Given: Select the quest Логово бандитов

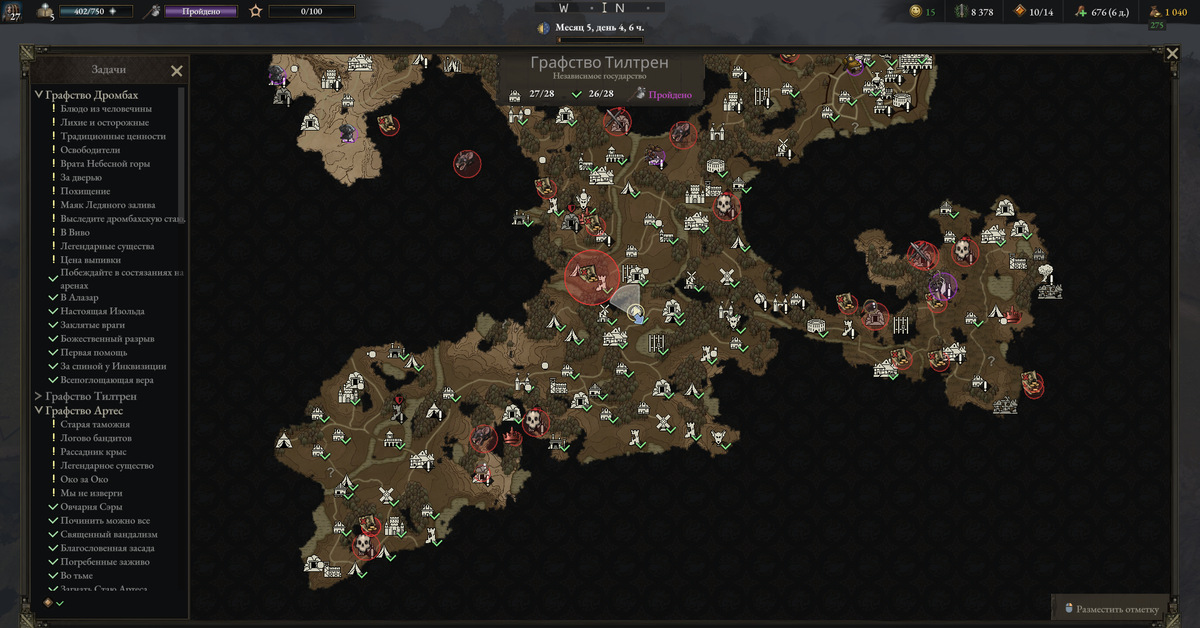Looking at the screenshot, I should tap(96, 438).
